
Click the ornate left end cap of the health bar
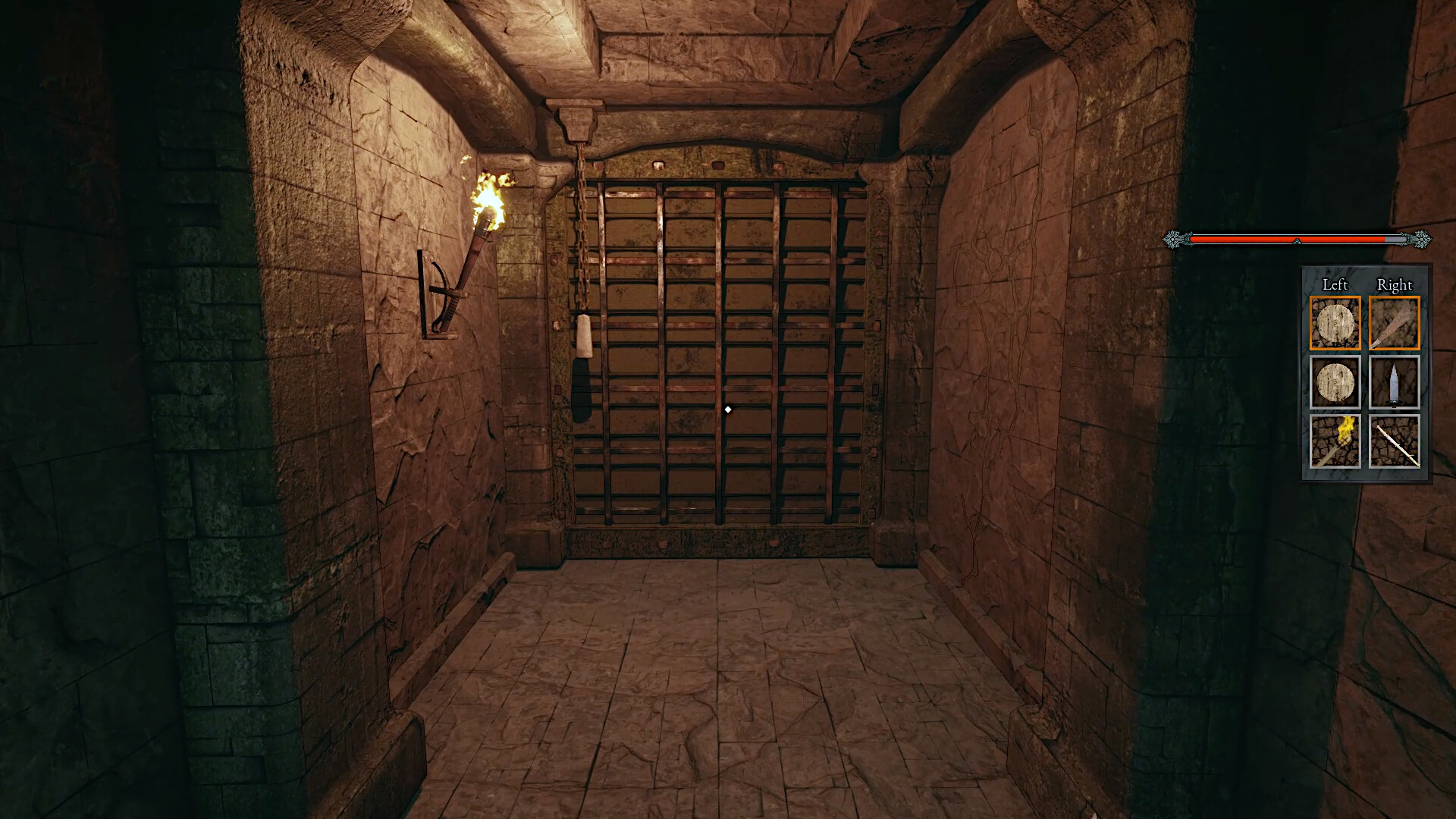pos(1174,239)
